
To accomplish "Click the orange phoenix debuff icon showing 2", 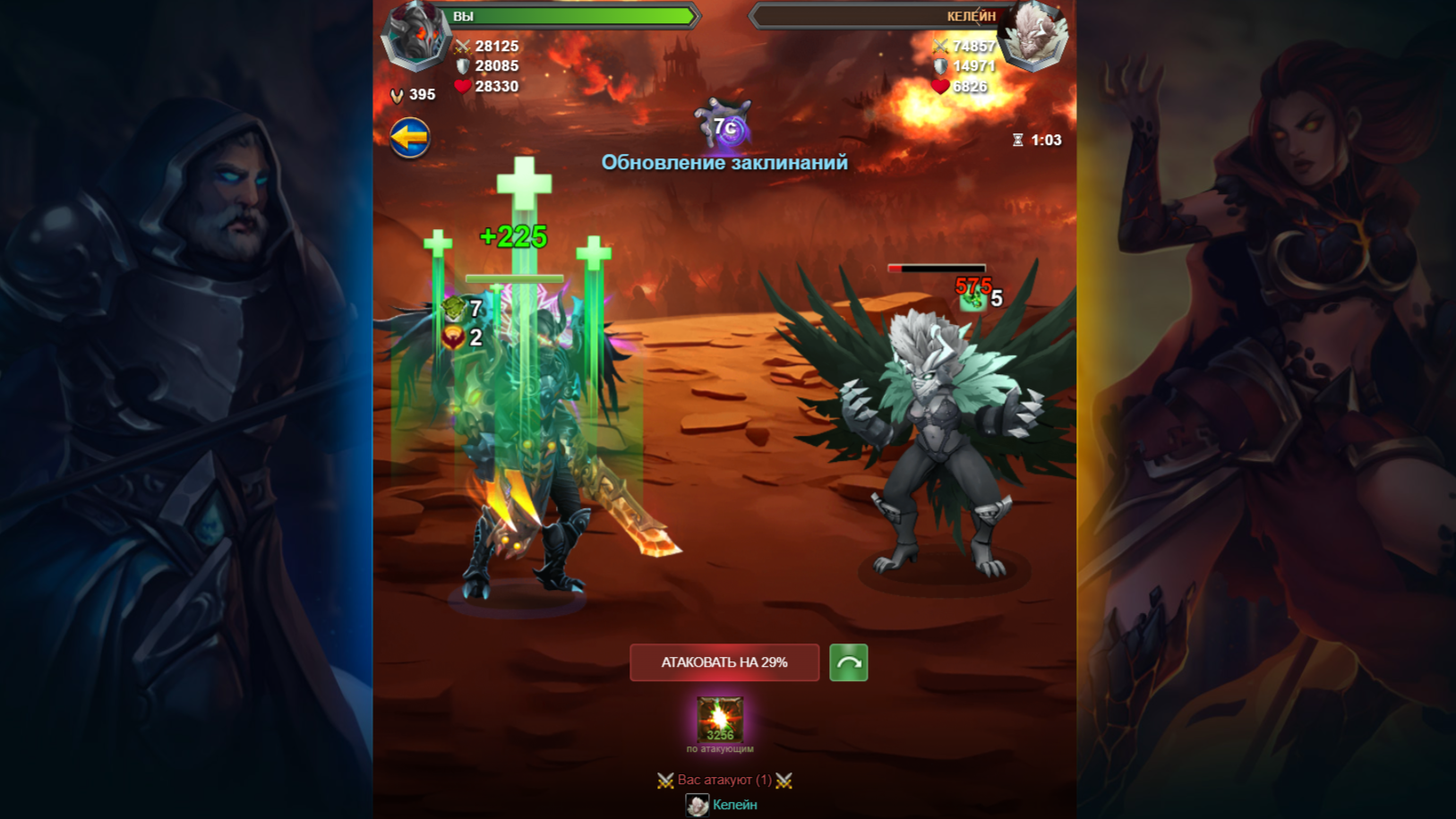I will pyautogui.click(x=452, y=338).
